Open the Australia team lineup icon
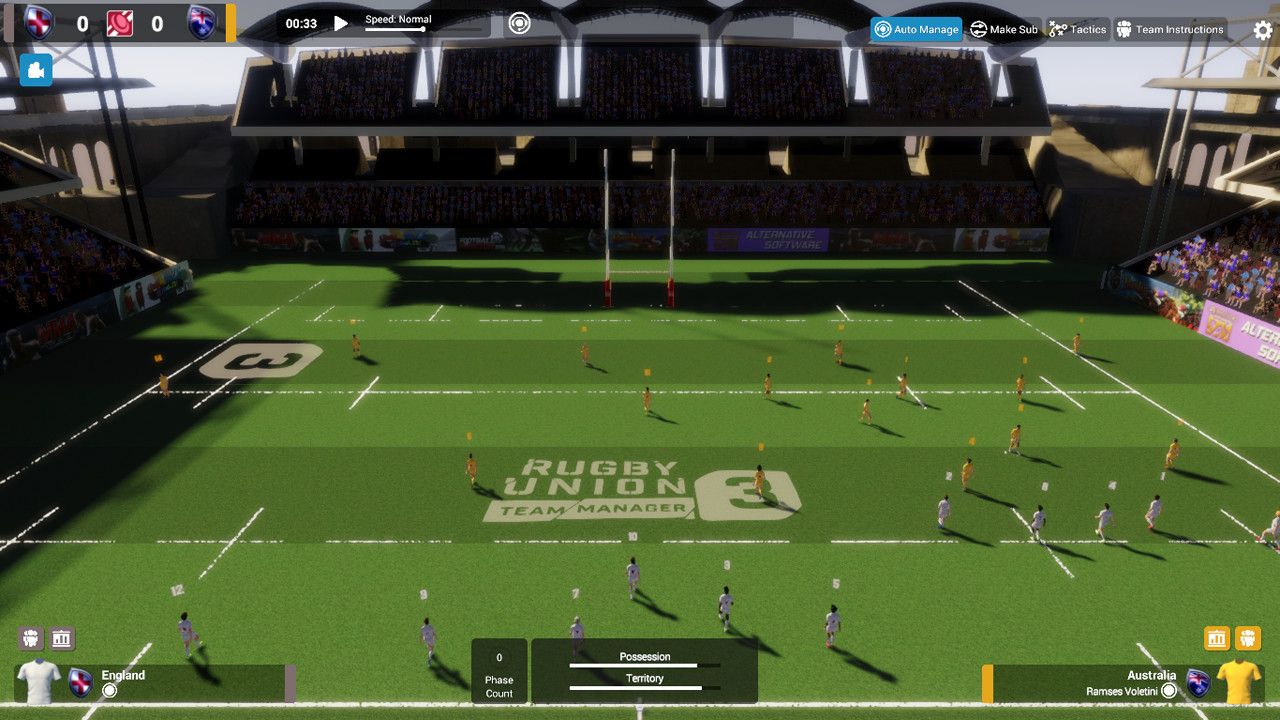The image size is (1280, 720). [x=1247, y=638]
